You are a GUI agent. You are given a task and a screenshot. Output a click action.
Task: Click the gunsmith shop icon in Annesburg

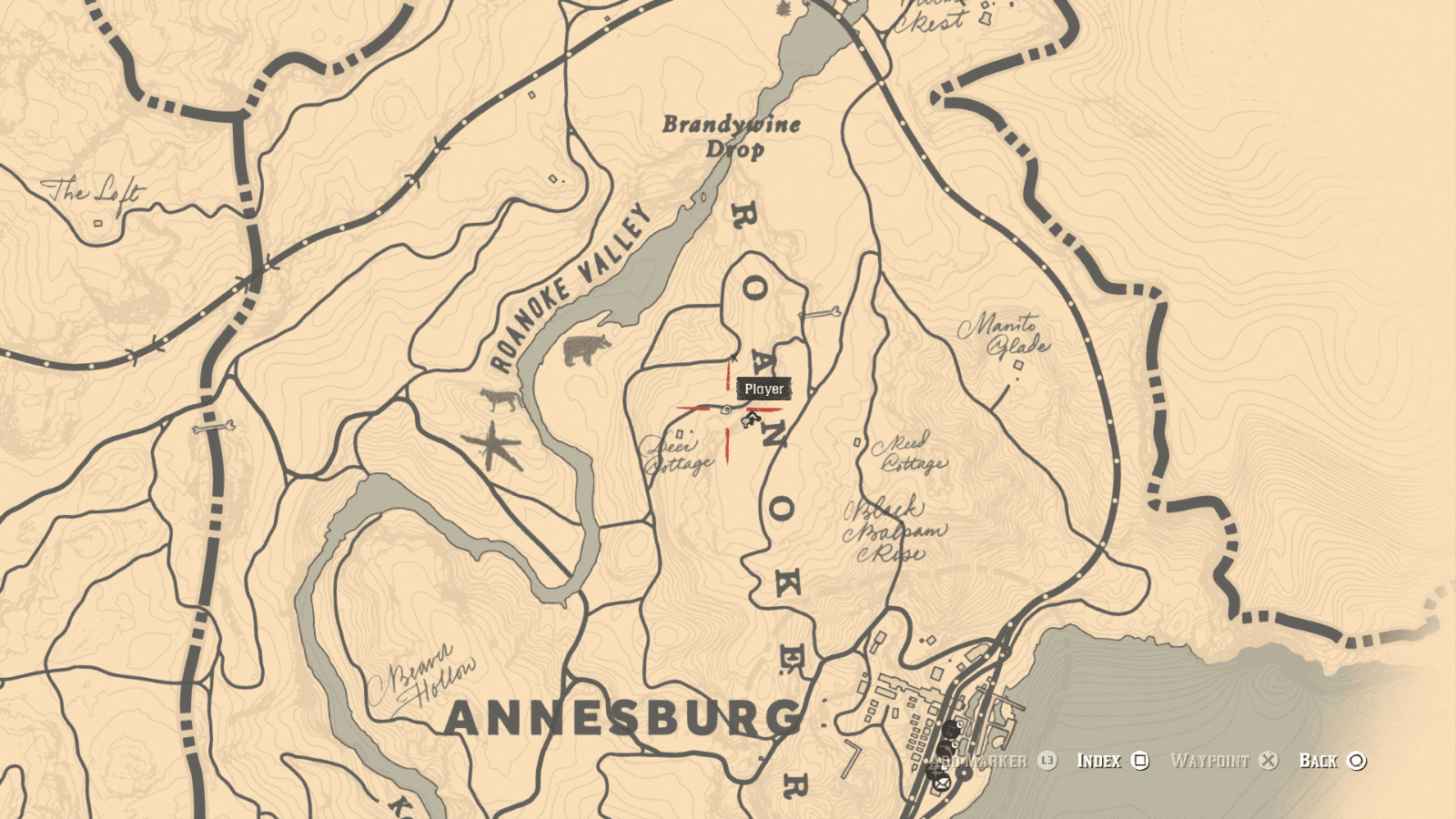click(950, 729)
